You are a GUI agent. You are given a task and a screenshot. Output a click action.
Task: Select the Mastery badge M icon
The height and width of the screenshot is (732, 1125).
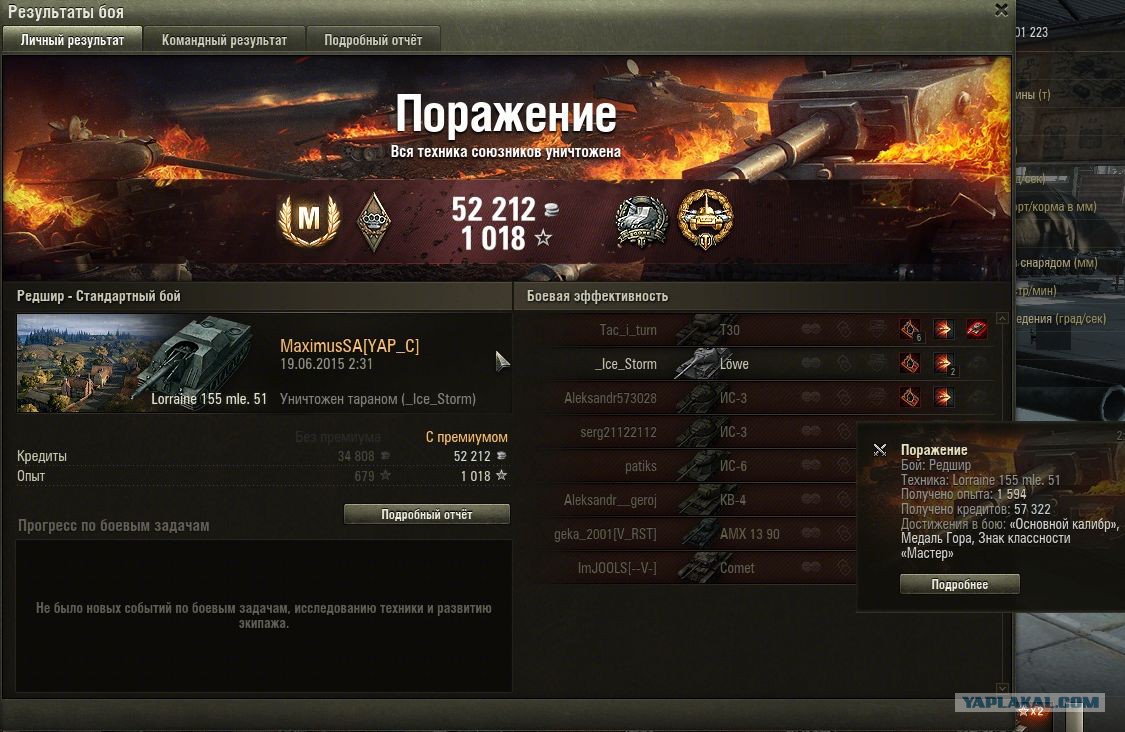pyautogui.click(x=309, y=220)
